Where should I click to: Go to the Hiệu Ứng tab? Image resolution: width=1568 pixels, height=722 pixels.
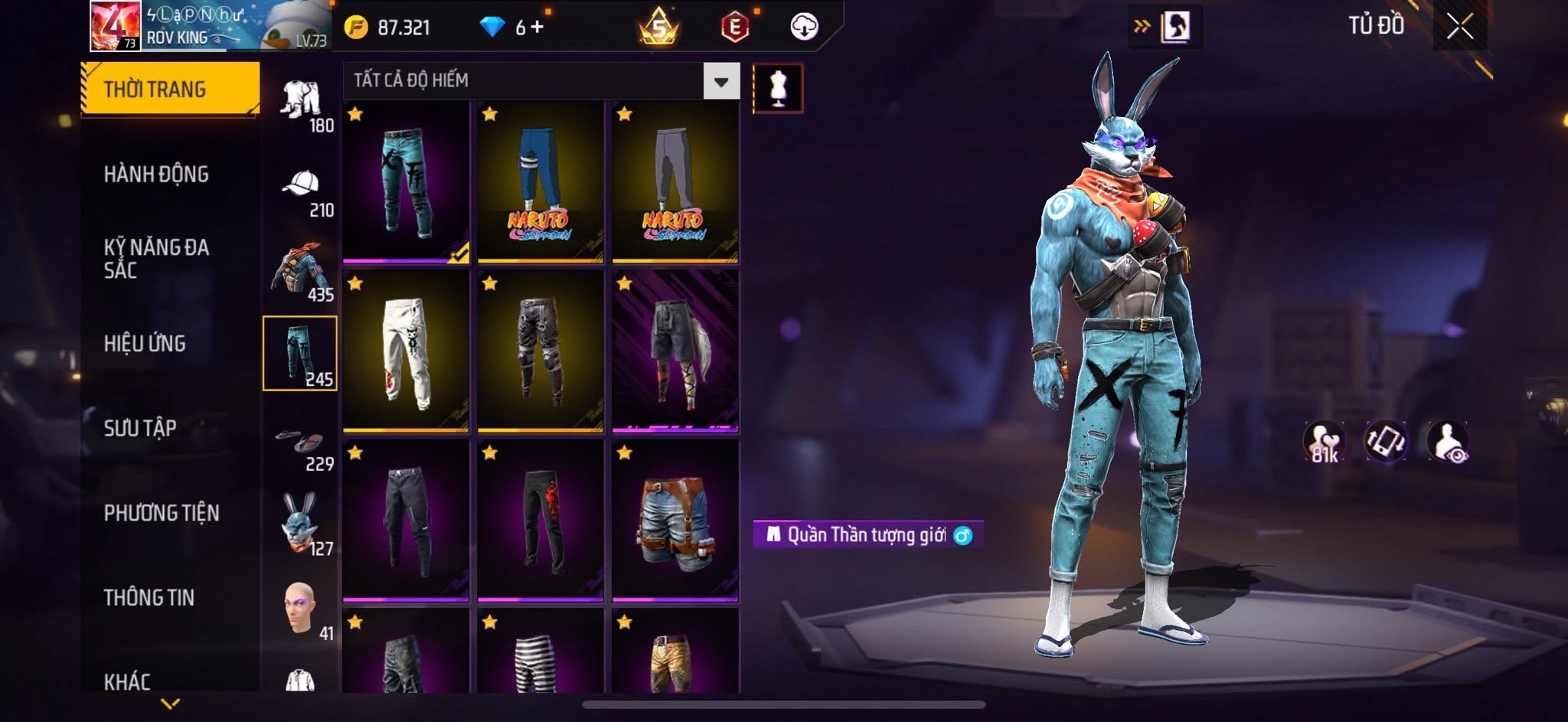pos(145,344)
